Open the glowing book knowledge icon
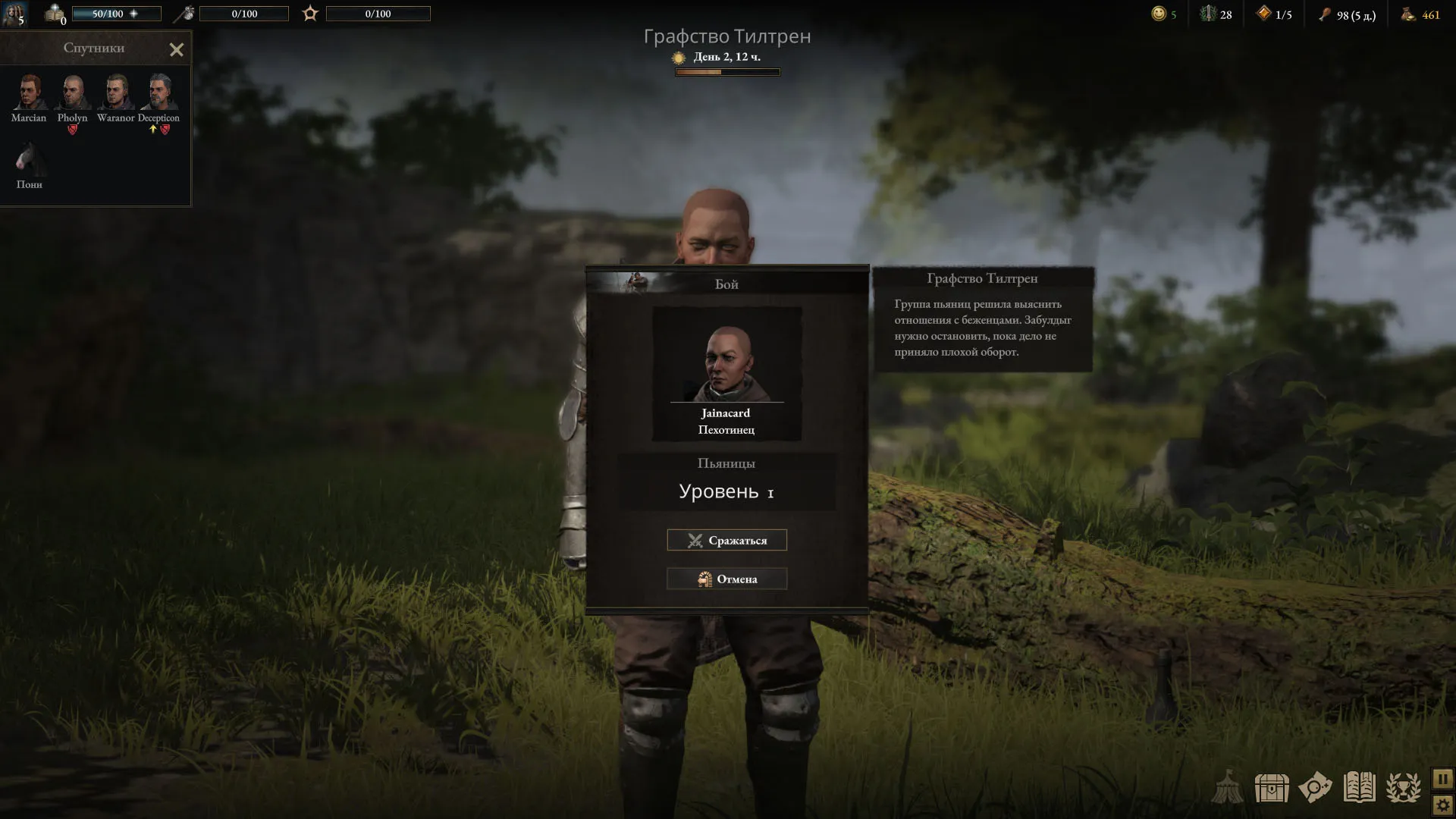The image size is (1456, 819). click(55, 13)
